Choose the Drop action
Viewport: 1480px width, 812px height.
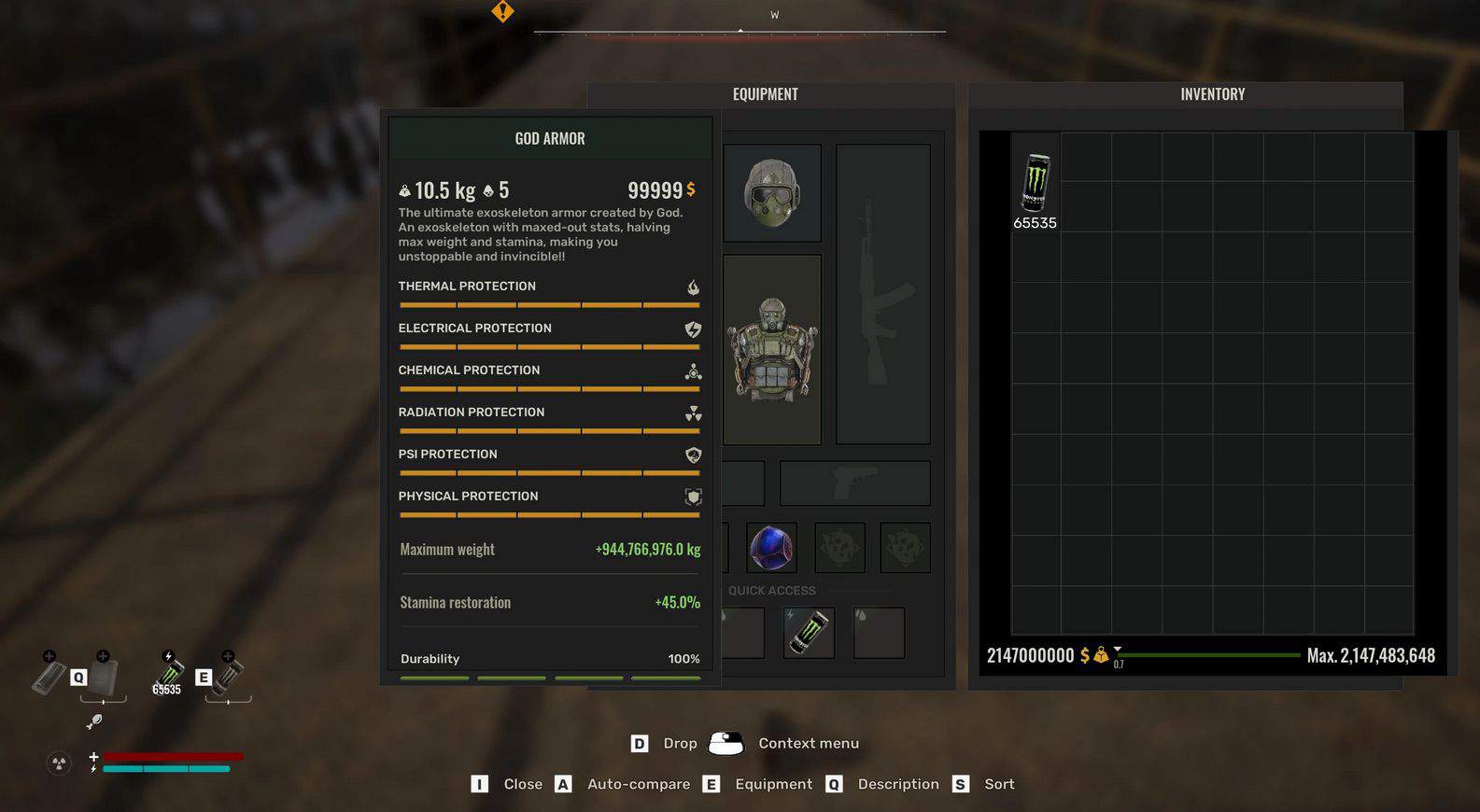(x=679, y=743)
